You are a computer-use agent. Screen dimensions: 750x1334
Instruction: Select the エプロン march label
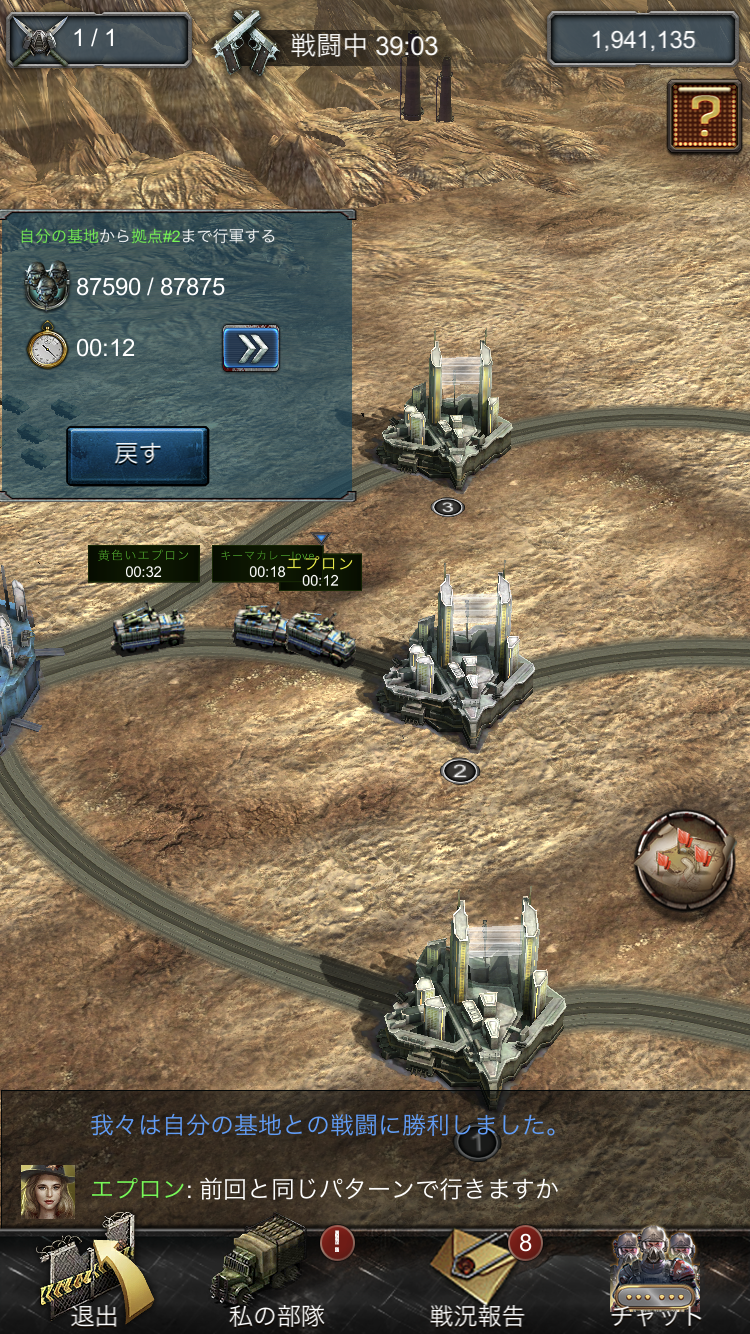click(320, 572)
